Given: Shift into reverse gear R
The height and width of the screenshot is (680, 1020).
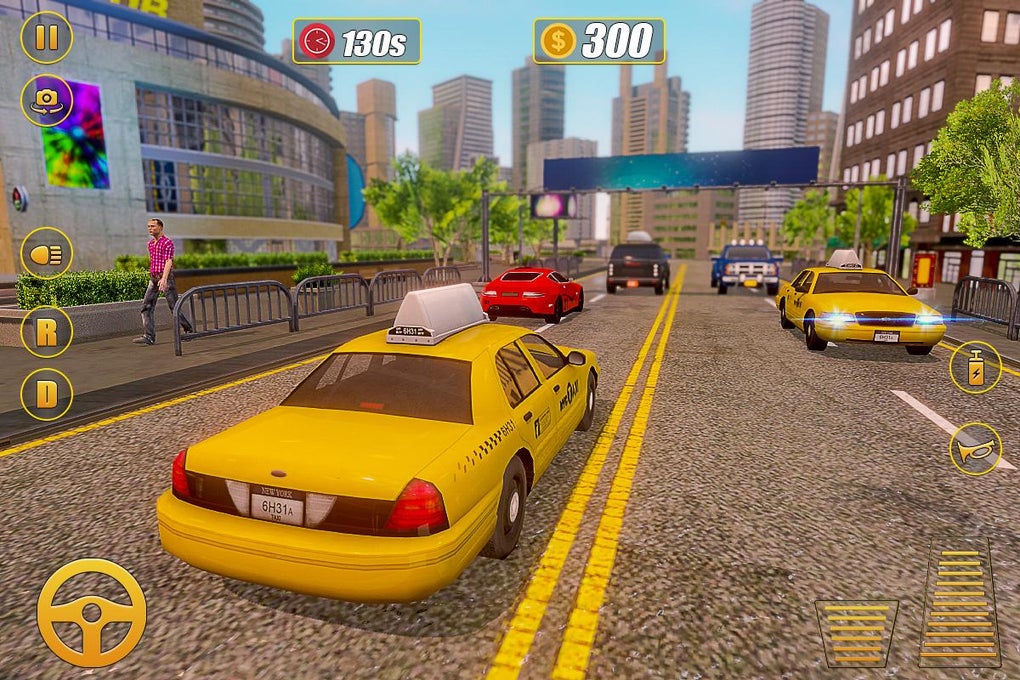Looking at the screenshot, I should (46, 331).
